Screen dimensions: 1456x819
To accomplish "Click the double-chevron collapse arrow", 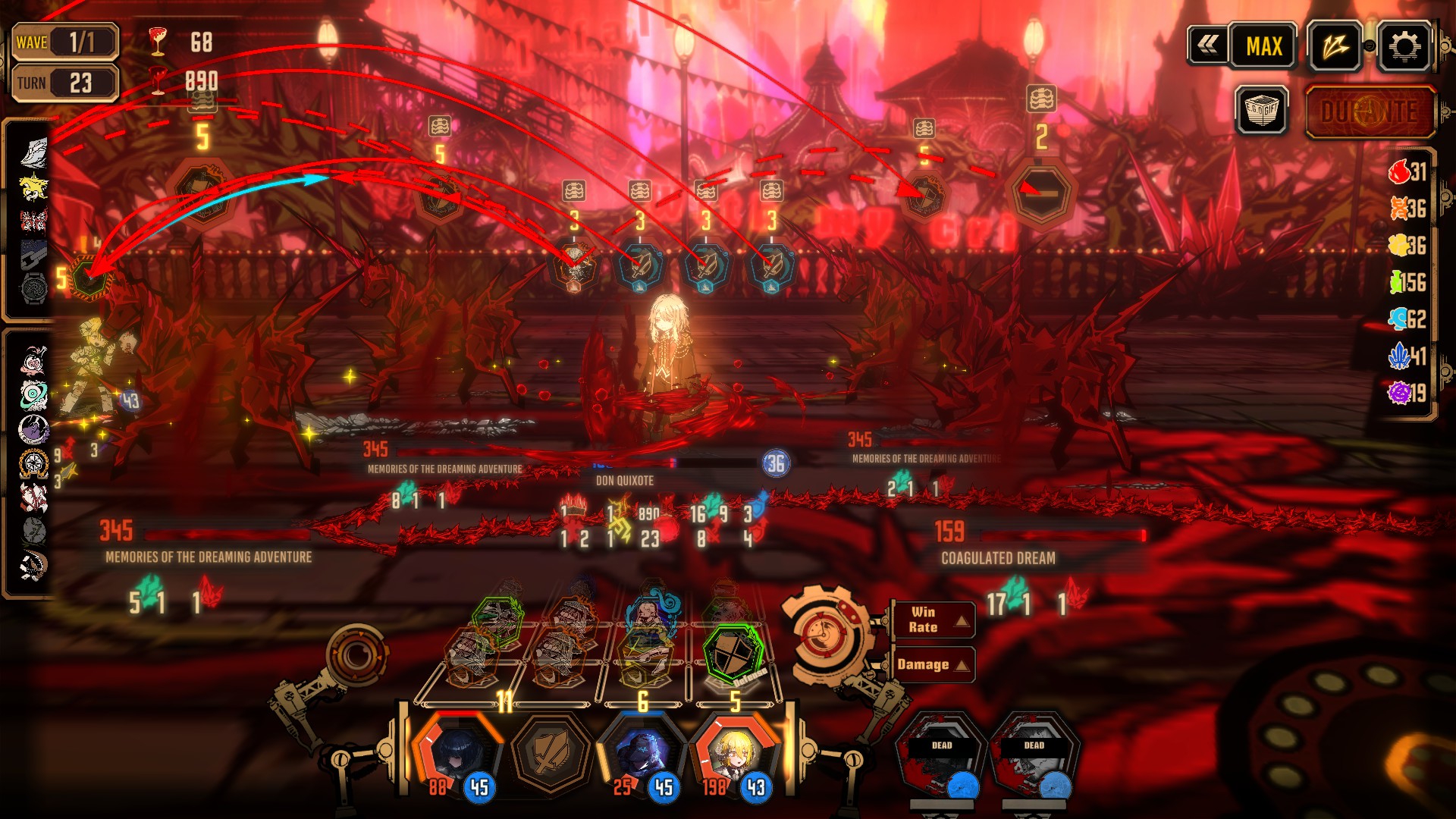I will coord(1208,45).
